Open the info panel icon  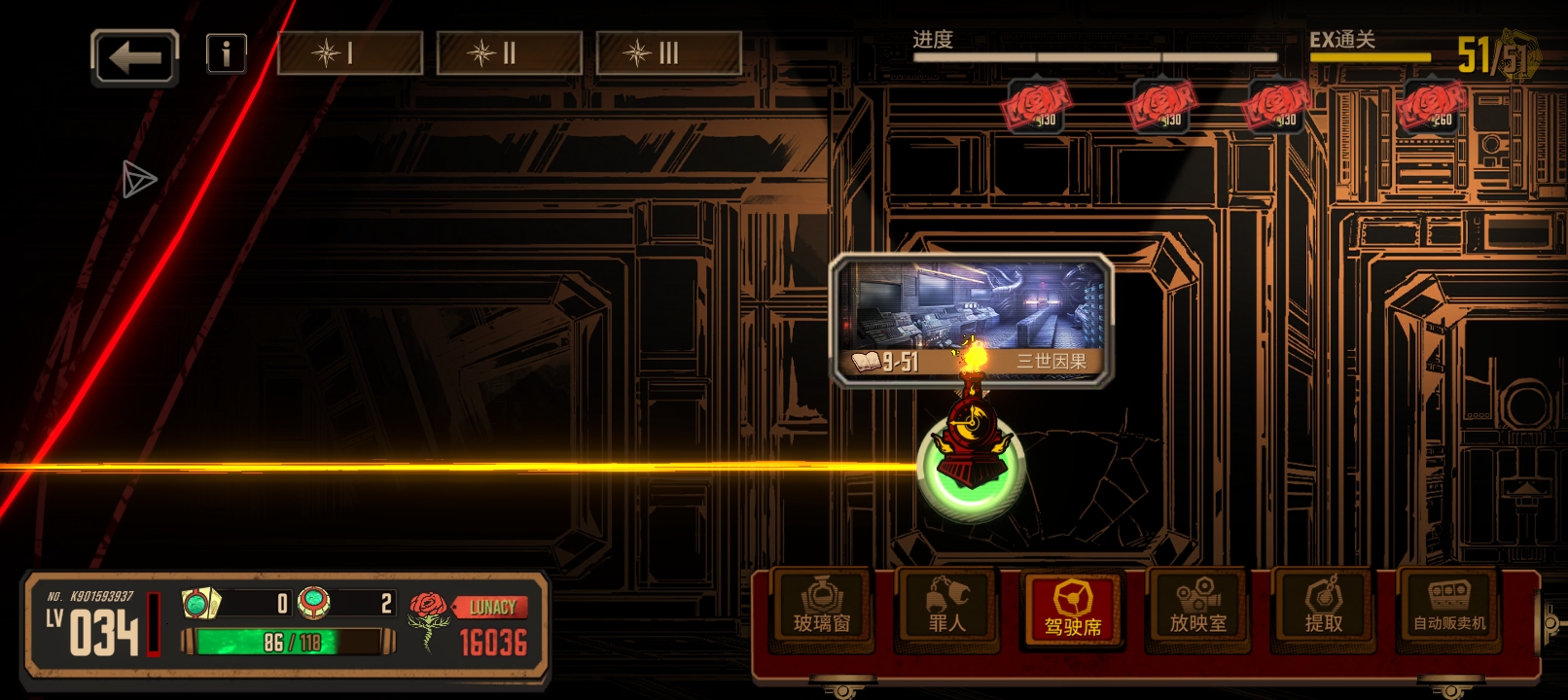(x=226, y=53)
